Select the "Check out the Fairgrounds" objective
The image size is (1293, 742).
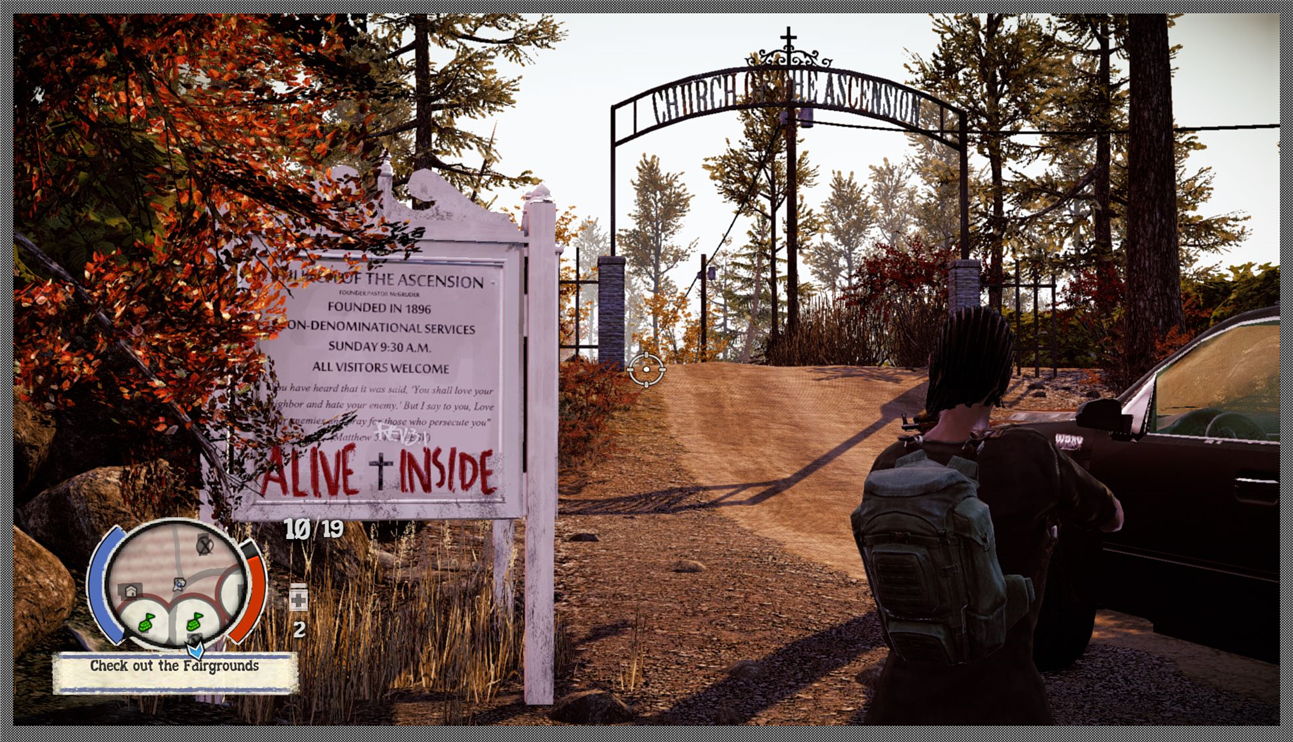pyautogui.click(x=175, y=667)
